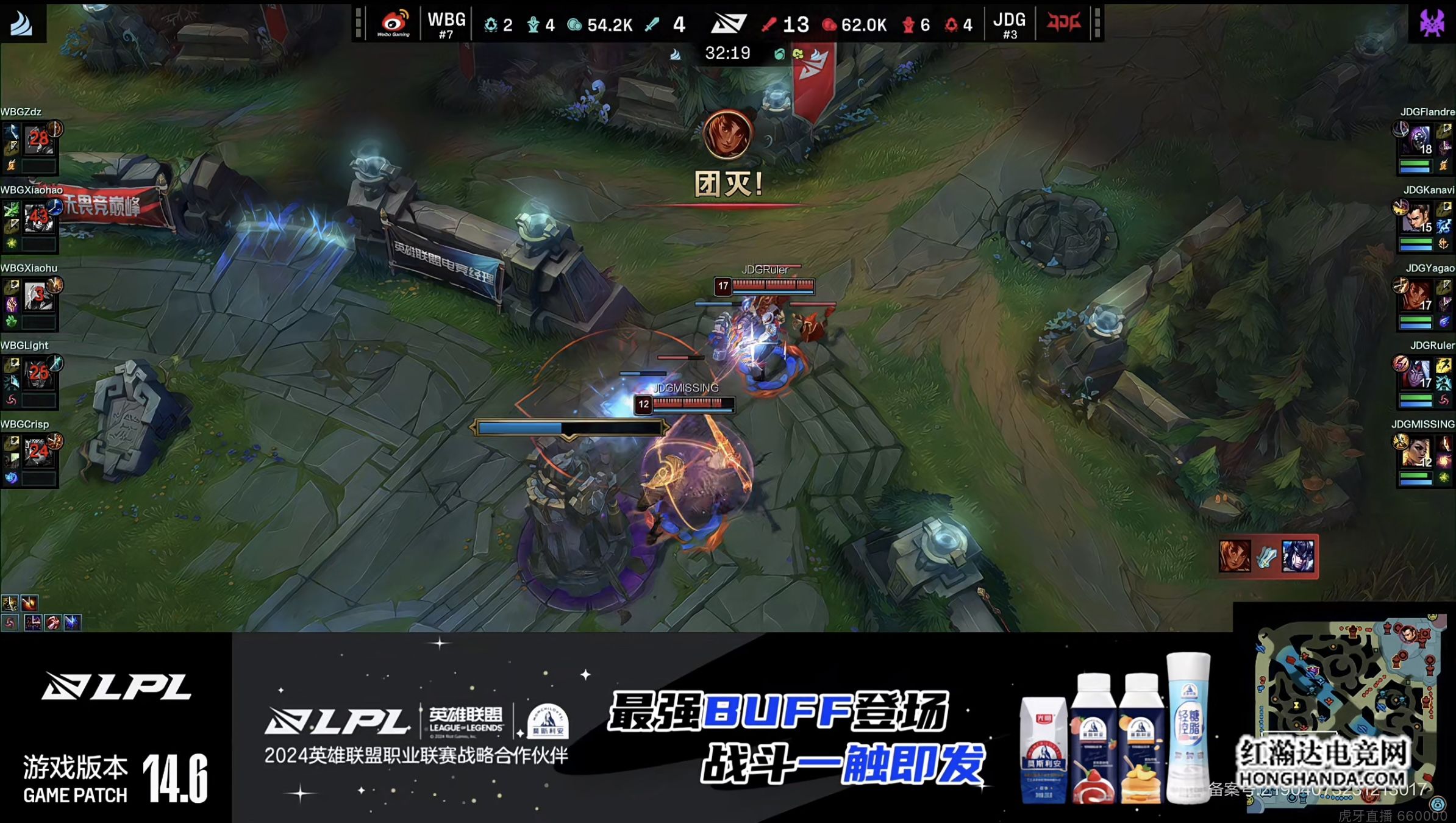Viewport: 1456px width, 823px height.
Task: Select WBGCrisp's champion portrait
Action: pyautogui.click(x=38, y=452)
